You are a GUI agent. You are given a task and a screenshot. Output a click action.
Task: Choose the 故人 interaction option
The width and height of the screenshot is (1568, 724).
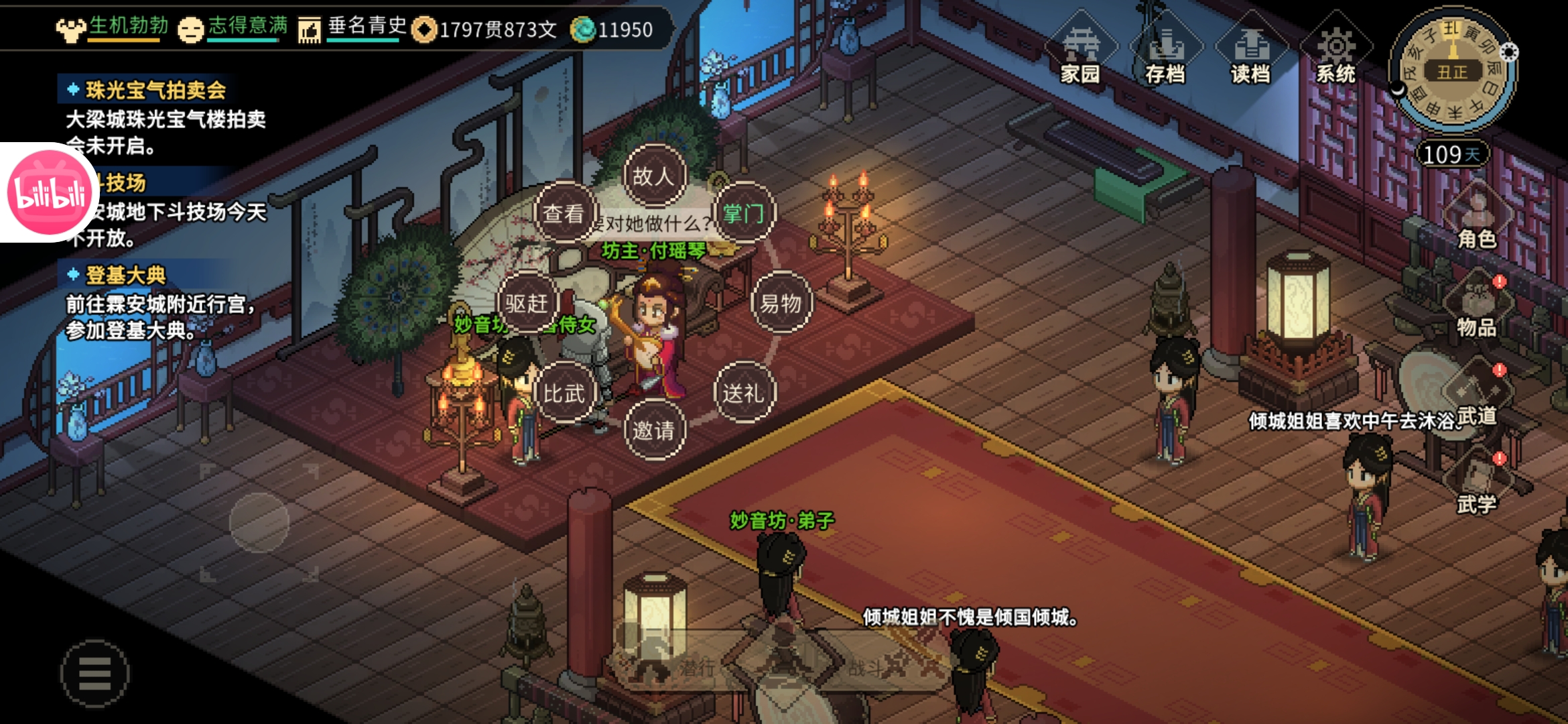click(654, 176)
